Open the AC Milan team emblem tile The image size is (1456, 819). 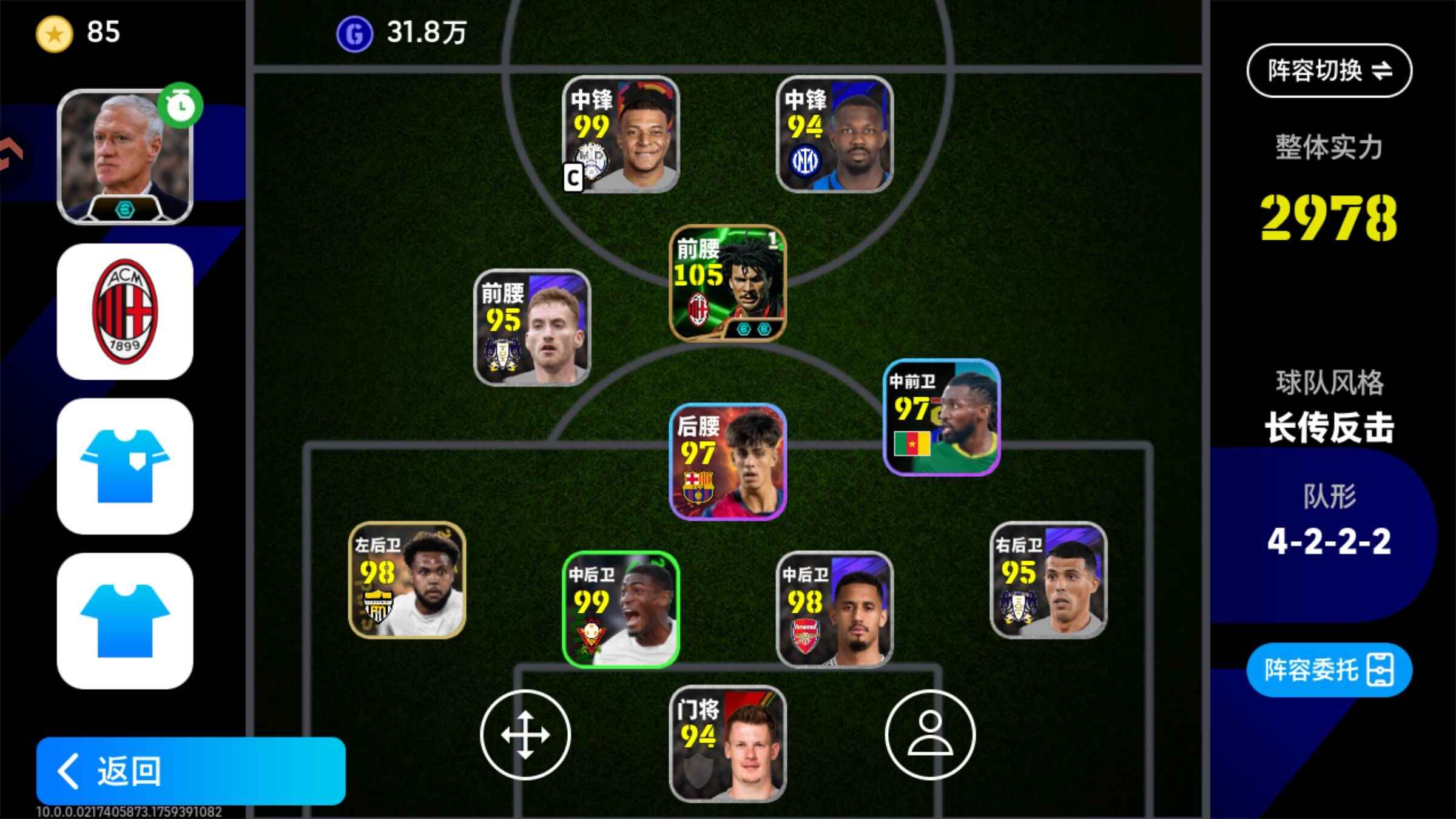pos(125,312)
